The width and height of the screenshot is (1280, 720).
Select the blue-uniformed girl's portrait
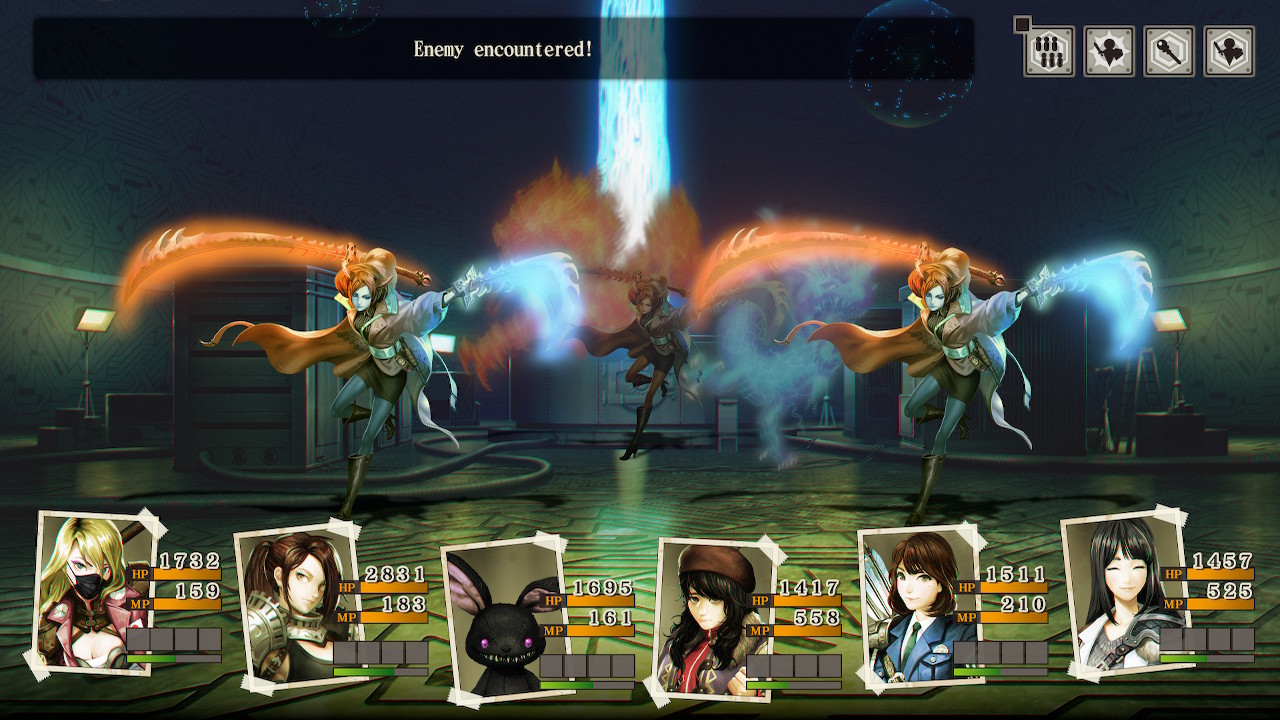[x=906, y=606]
